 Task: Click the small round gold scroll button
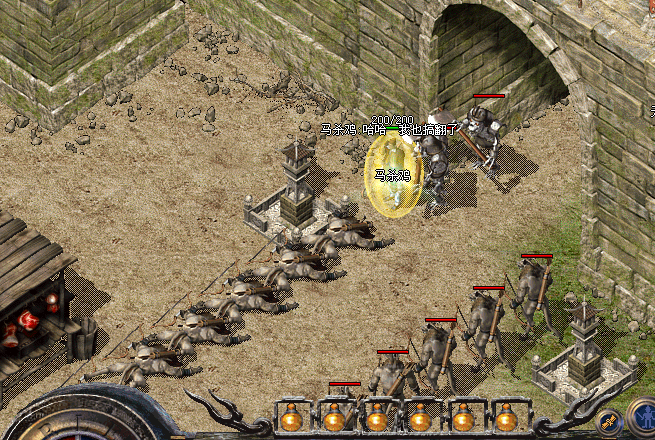607,423
